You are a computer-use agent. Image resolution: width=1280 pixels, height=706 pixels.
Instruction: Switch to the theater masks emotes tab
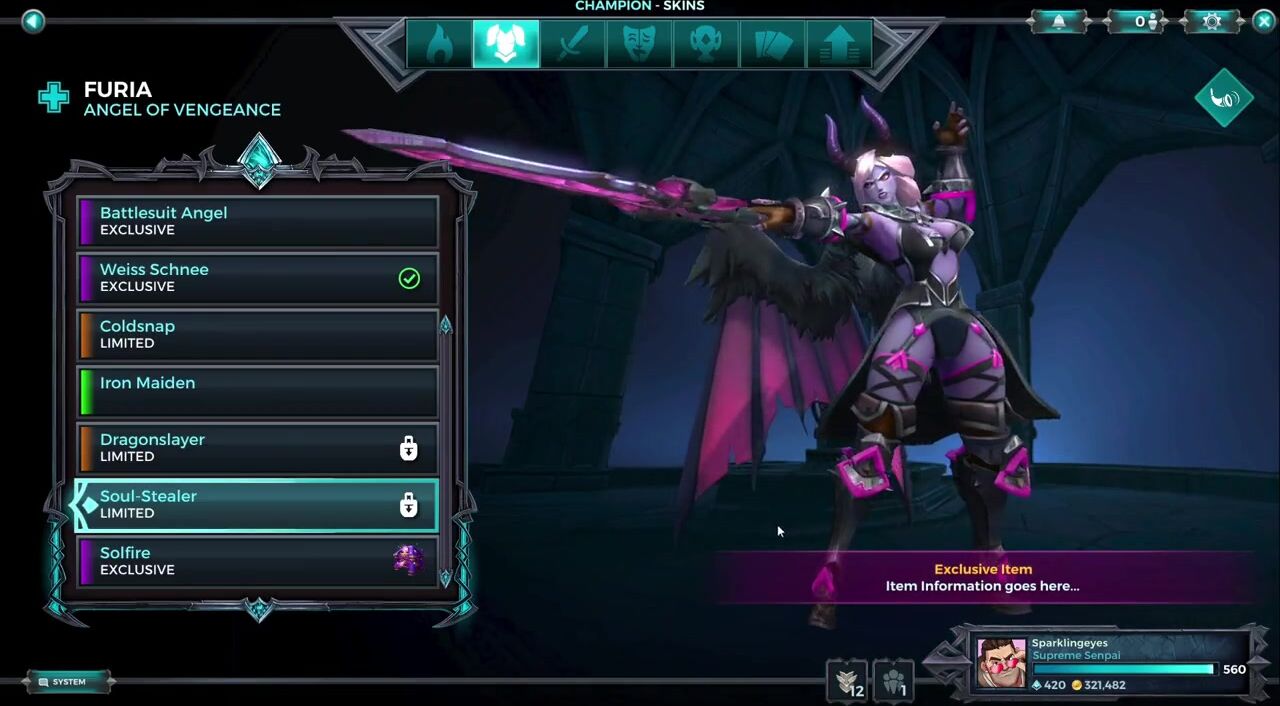(639, 45)
